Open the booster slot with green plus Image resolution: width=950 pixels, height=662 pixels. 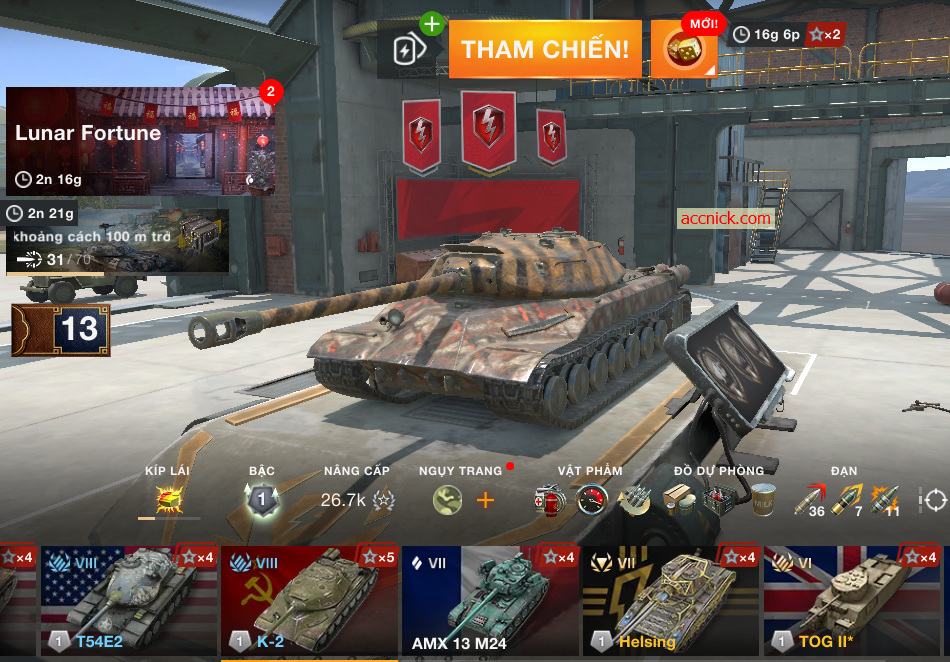(411, 49)
